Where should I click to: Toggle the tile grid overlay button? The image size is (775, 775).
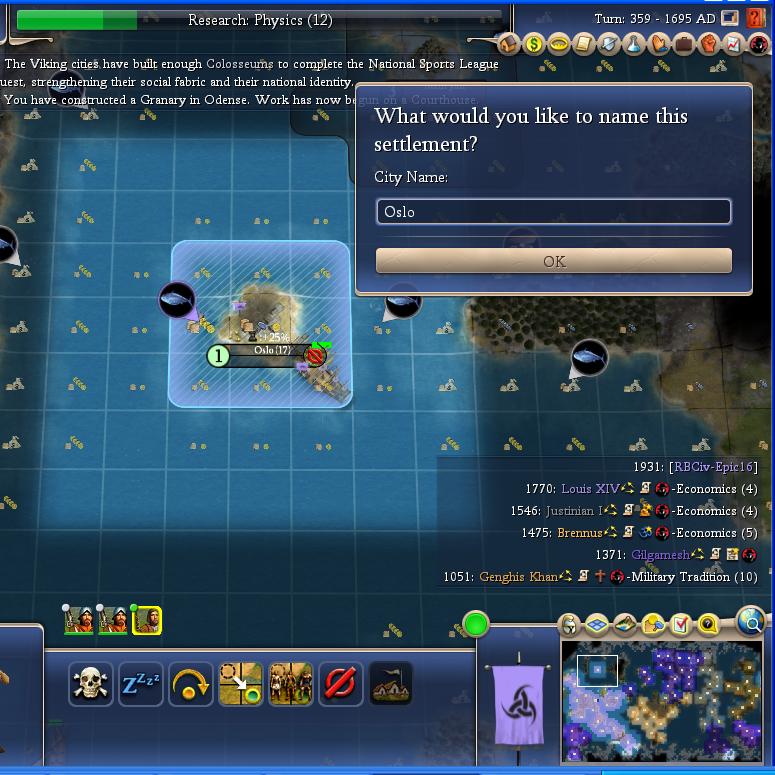(x=597, y=626)
